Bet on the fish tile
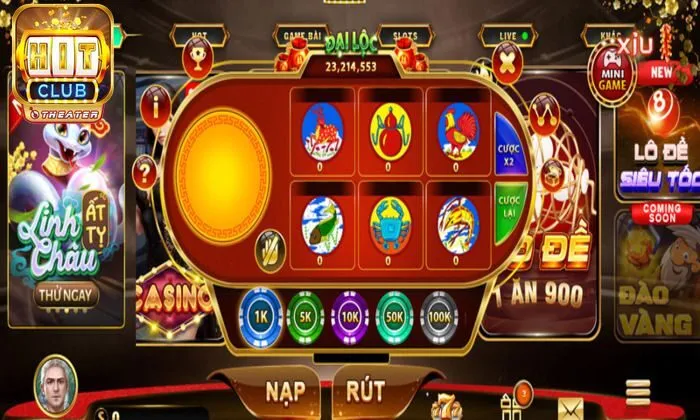 click(323, 224)
